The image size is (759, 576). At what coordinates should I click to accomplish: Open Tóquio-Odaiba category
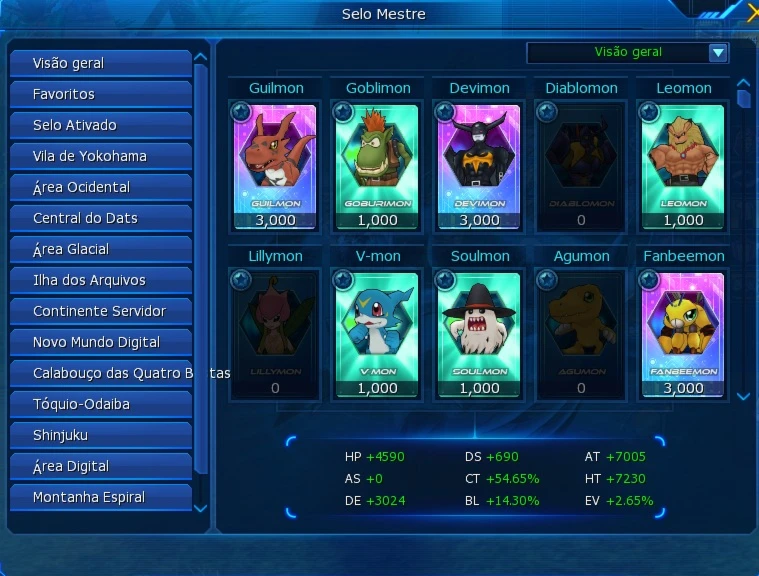tap(100, 404)
